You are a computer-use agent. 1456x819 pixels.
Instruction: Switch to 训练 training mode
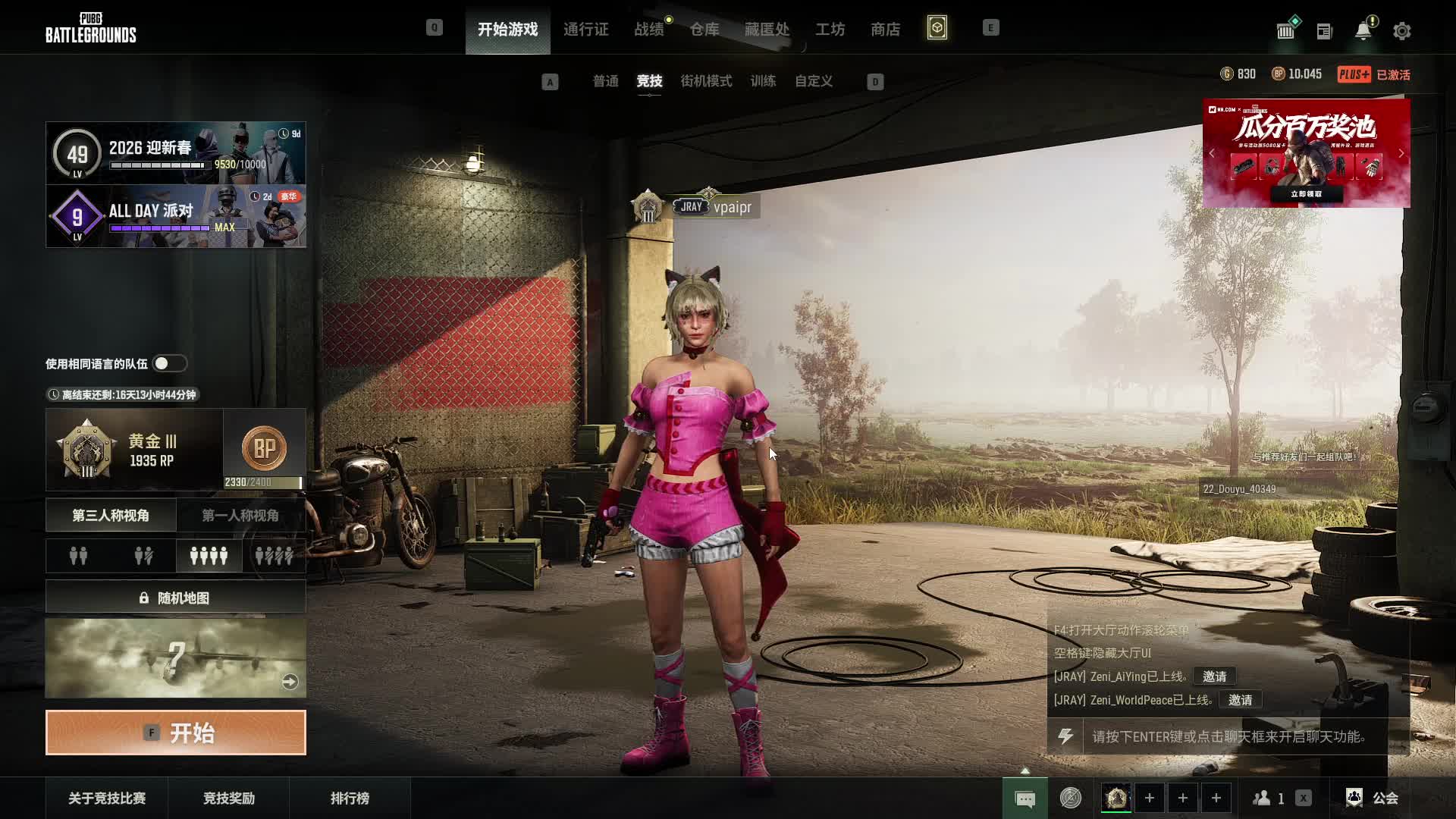tap(763, 81)
